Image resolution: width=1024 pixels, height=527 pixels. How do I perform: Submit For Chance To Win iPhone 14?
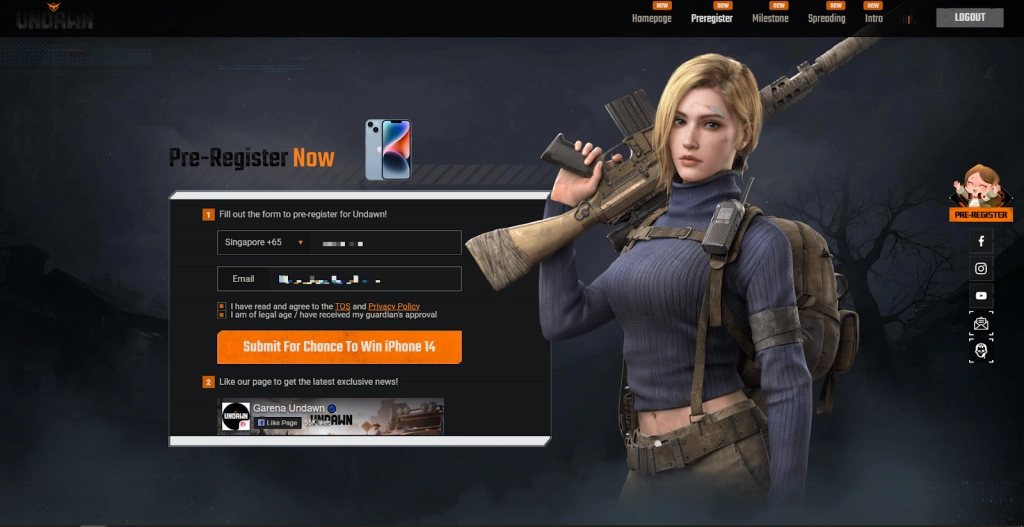(339, 347)
